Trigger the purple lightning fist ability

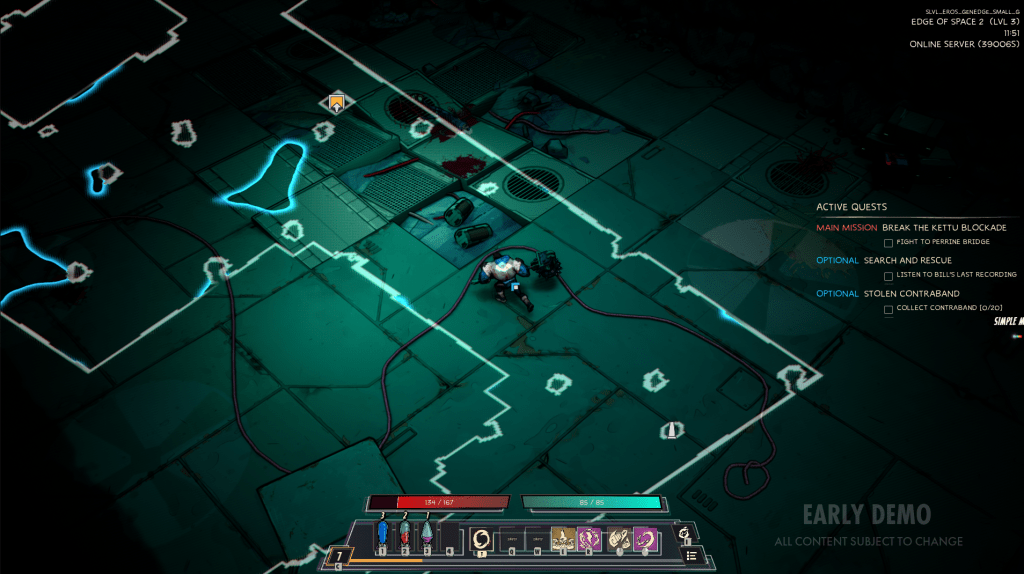(x=588, y=539)
